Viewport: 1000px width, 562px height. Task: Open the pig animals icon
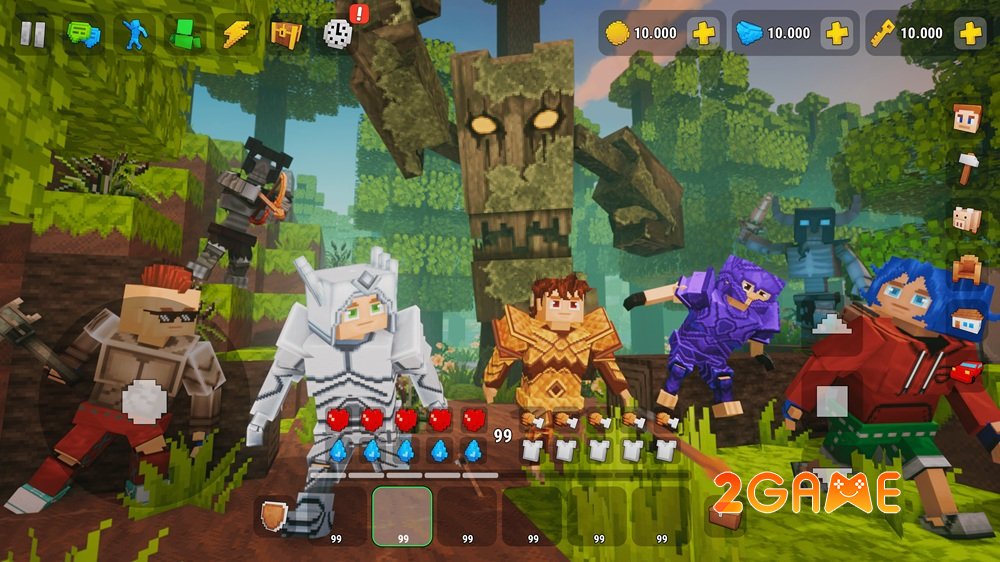coord(966,219)
